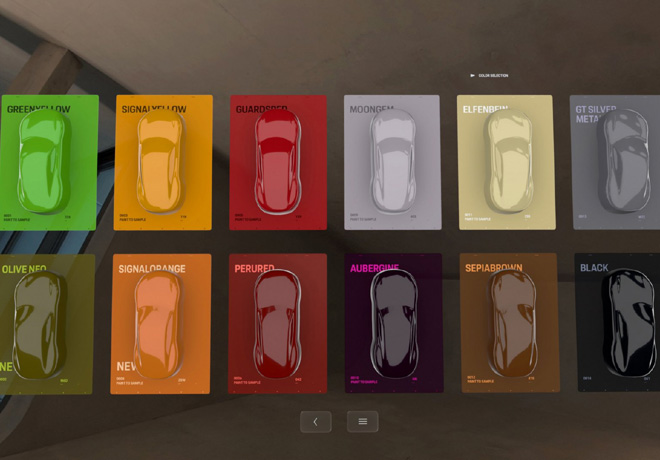Image resolution: width=660 pixels, height=460 pixels.
Task: Select the Perured paint sample
Action: point(278,322)
